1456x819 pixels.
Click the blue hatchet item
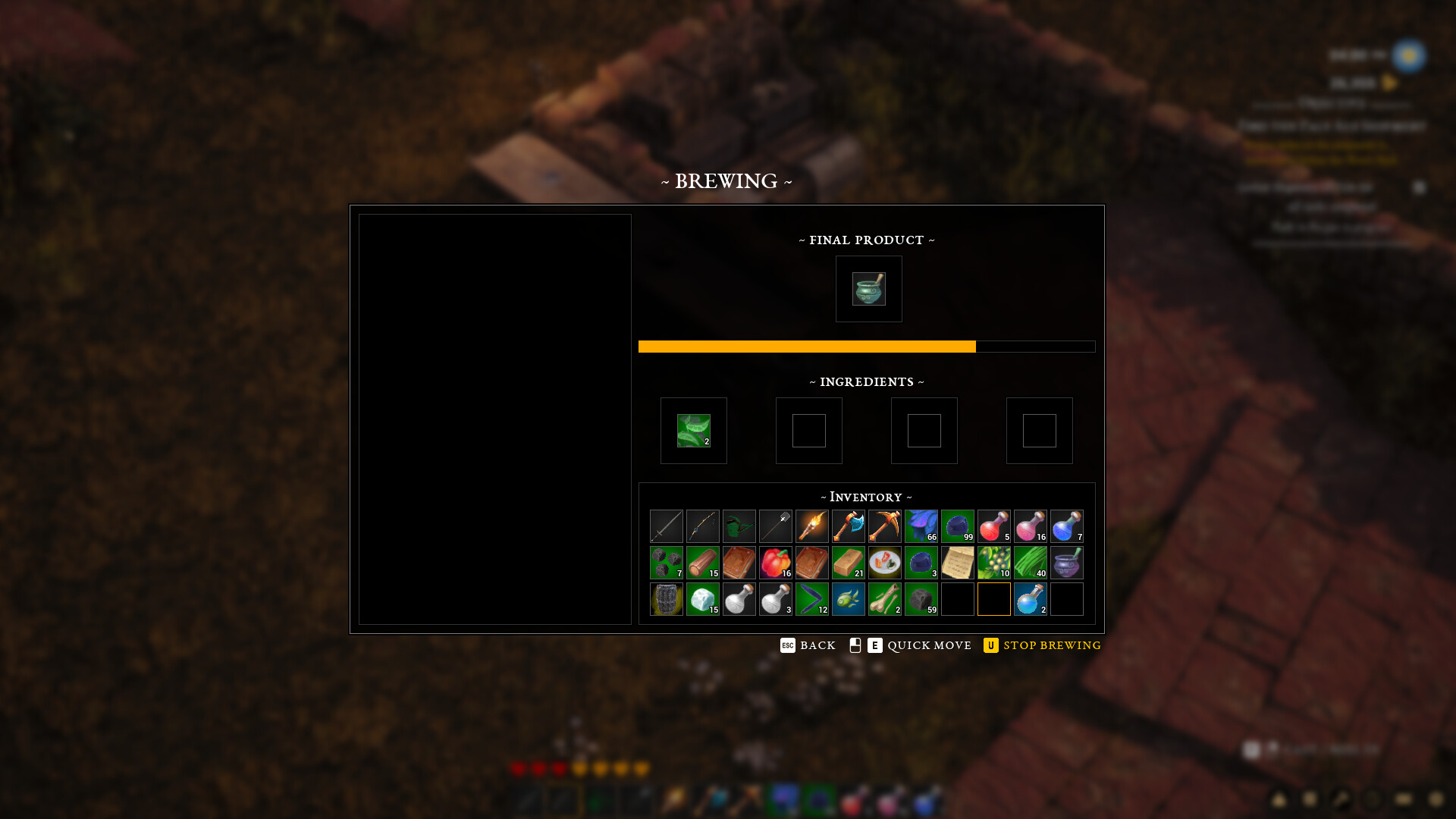coord(849,526)
